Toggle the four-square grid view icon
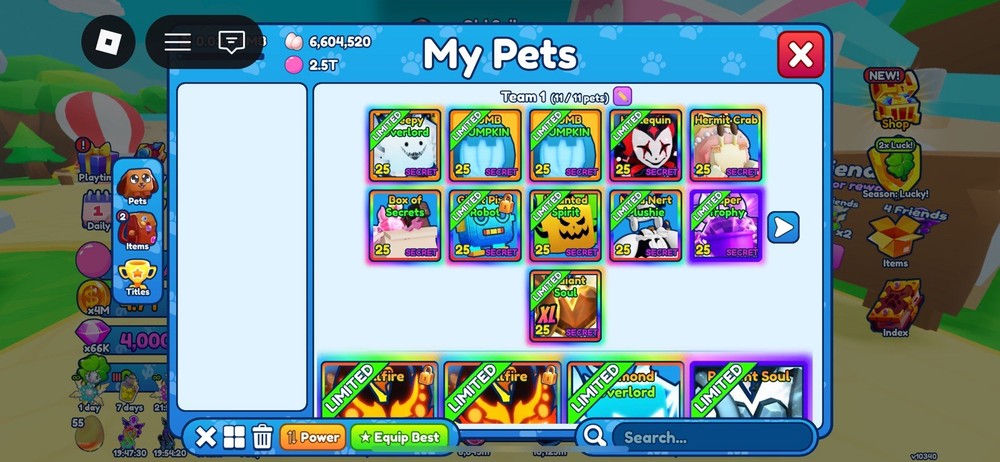Image resolution: width=1000 pixels, height=462 pixels. tap(234, 437)
